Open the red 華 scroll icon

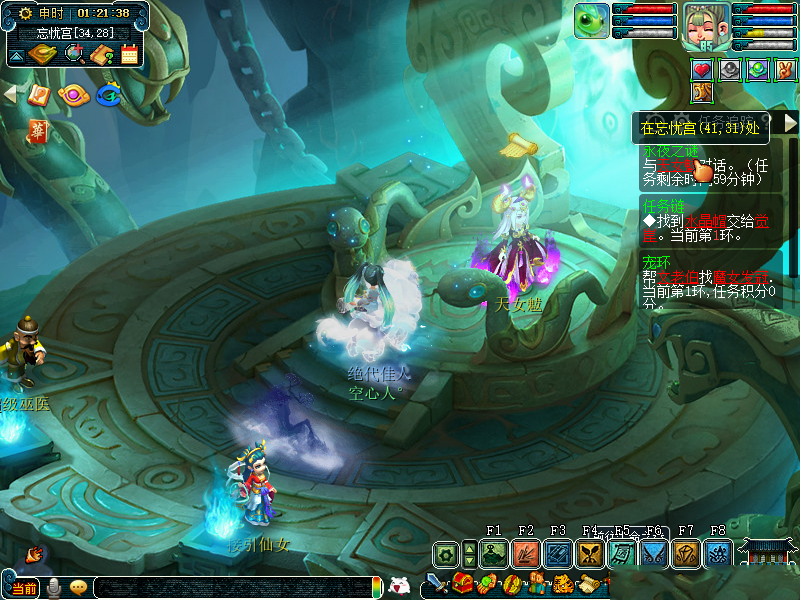click(38, 130)
